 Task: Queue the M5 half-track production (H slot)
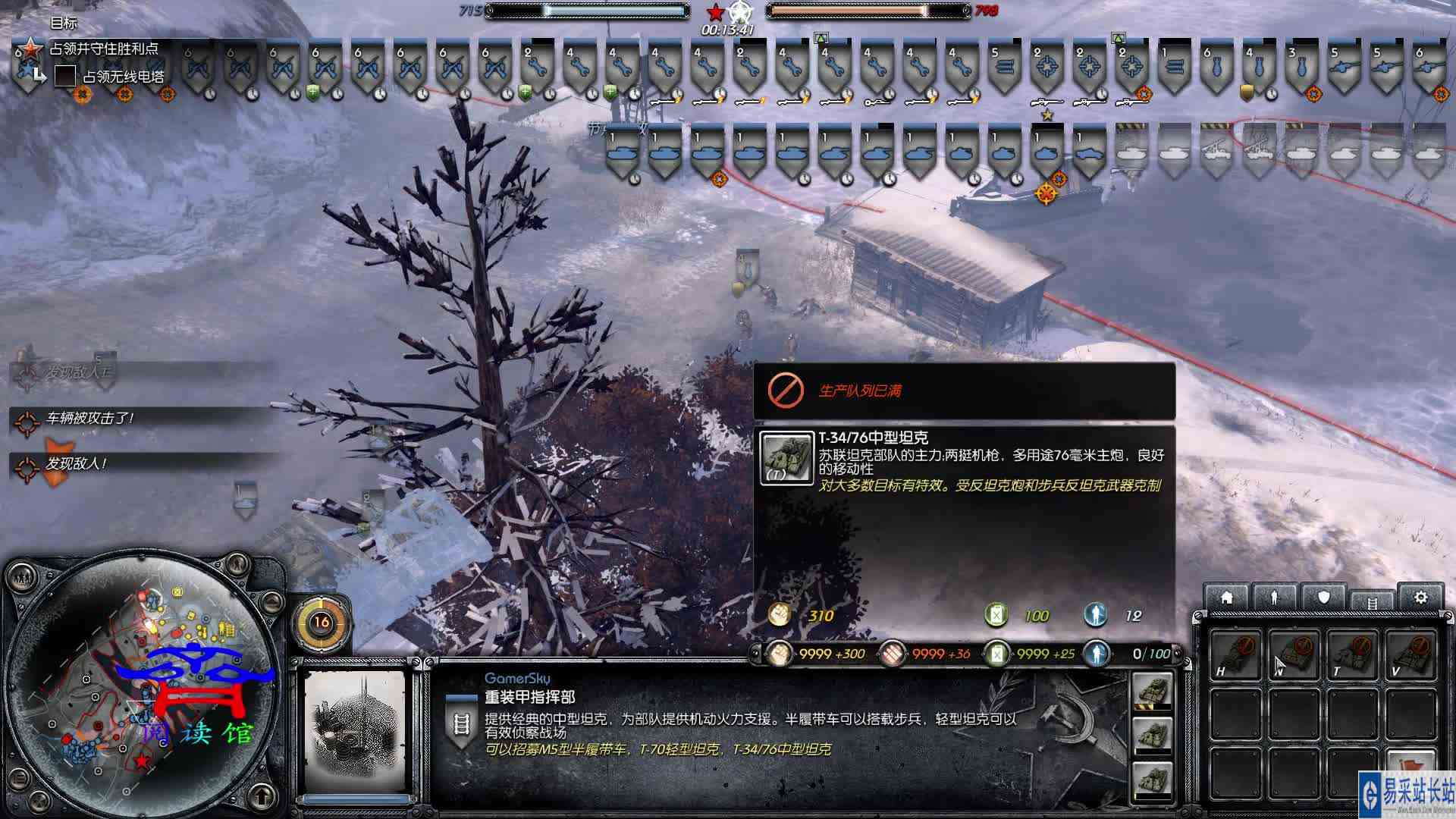click(x=1236, y=654)
